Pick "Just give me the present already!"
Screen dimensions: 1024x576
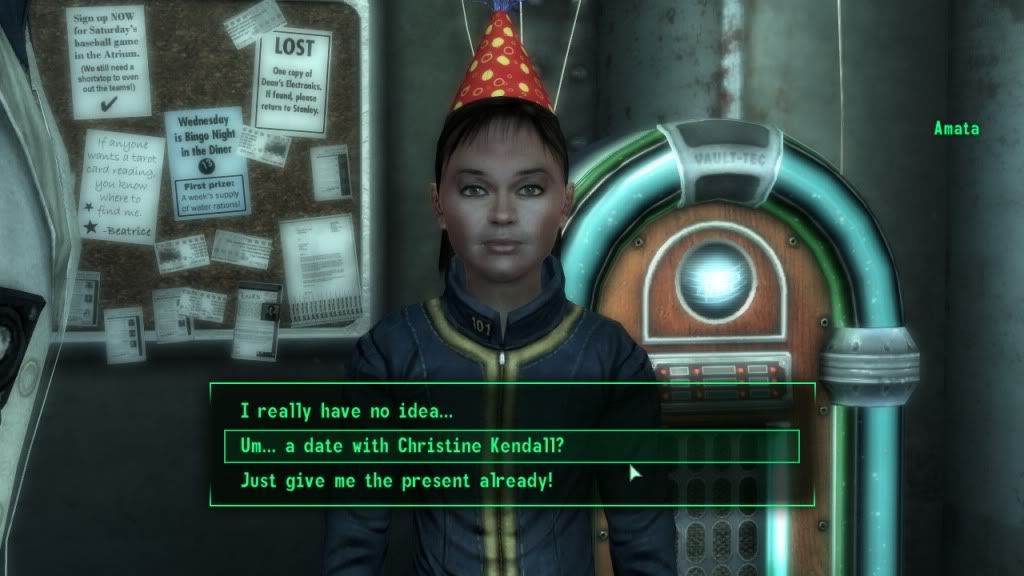pos(397,481)
